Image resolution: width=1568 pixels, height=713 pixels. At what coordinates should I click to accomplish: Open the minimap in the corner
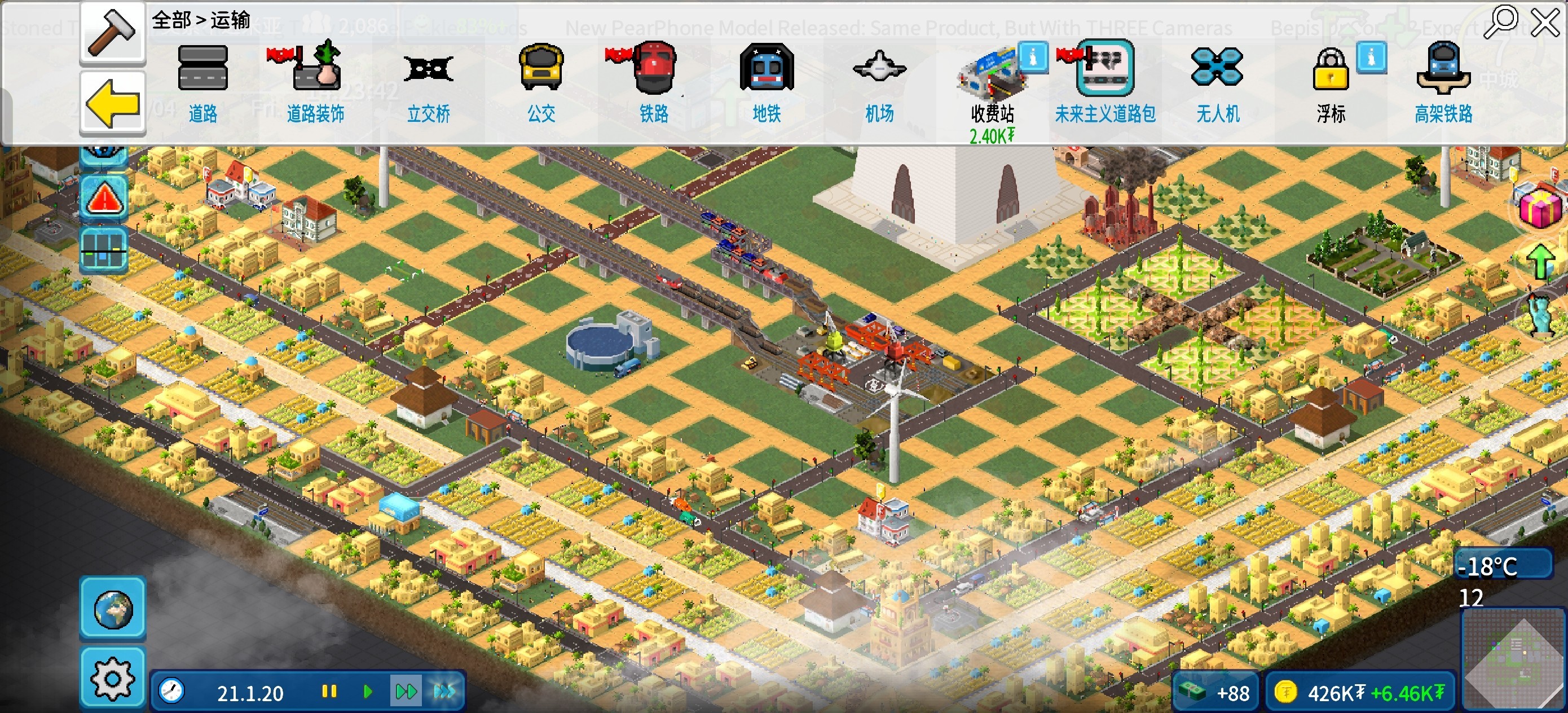click(x=1514, y=661)
